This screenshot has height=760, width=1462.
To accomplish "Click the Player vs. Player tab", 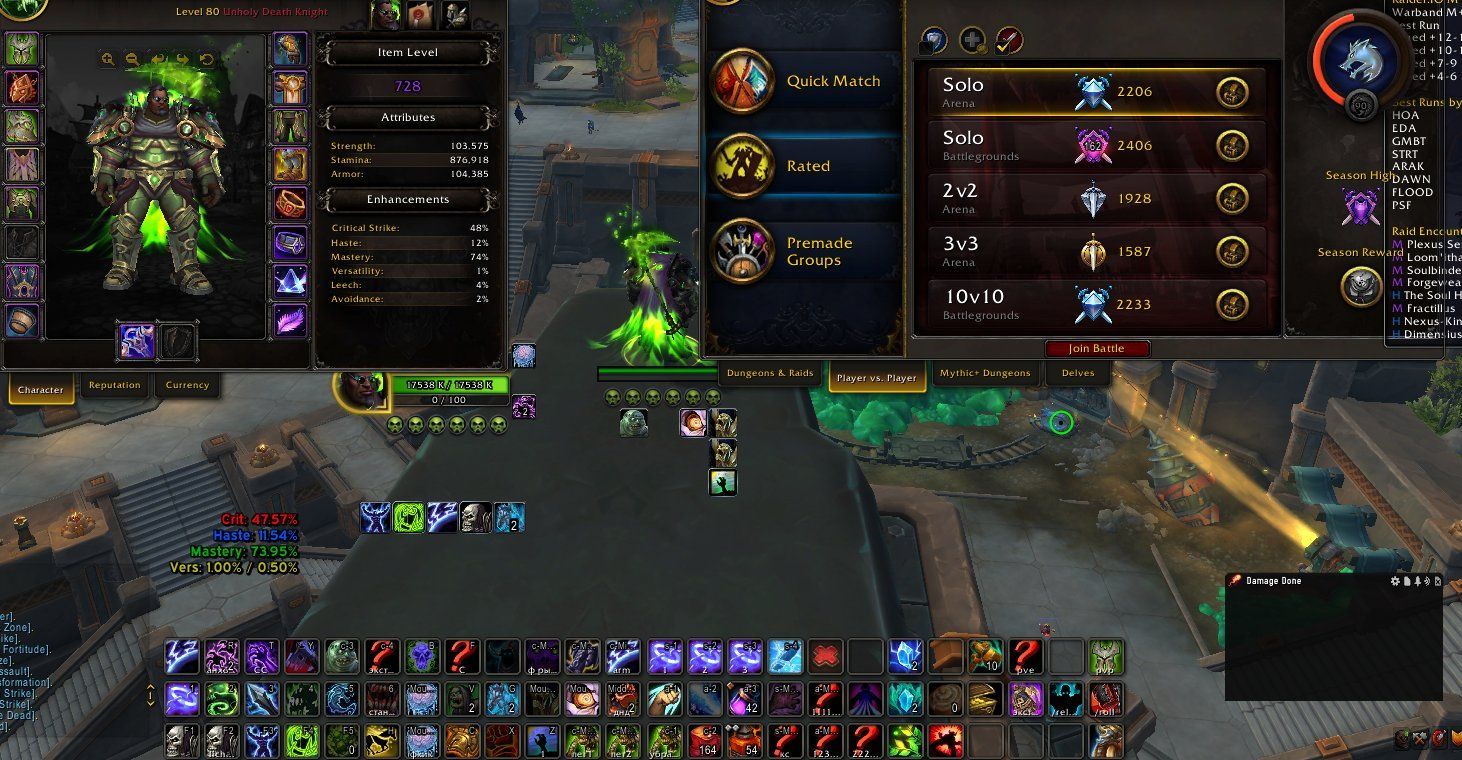I will [876, 377].
